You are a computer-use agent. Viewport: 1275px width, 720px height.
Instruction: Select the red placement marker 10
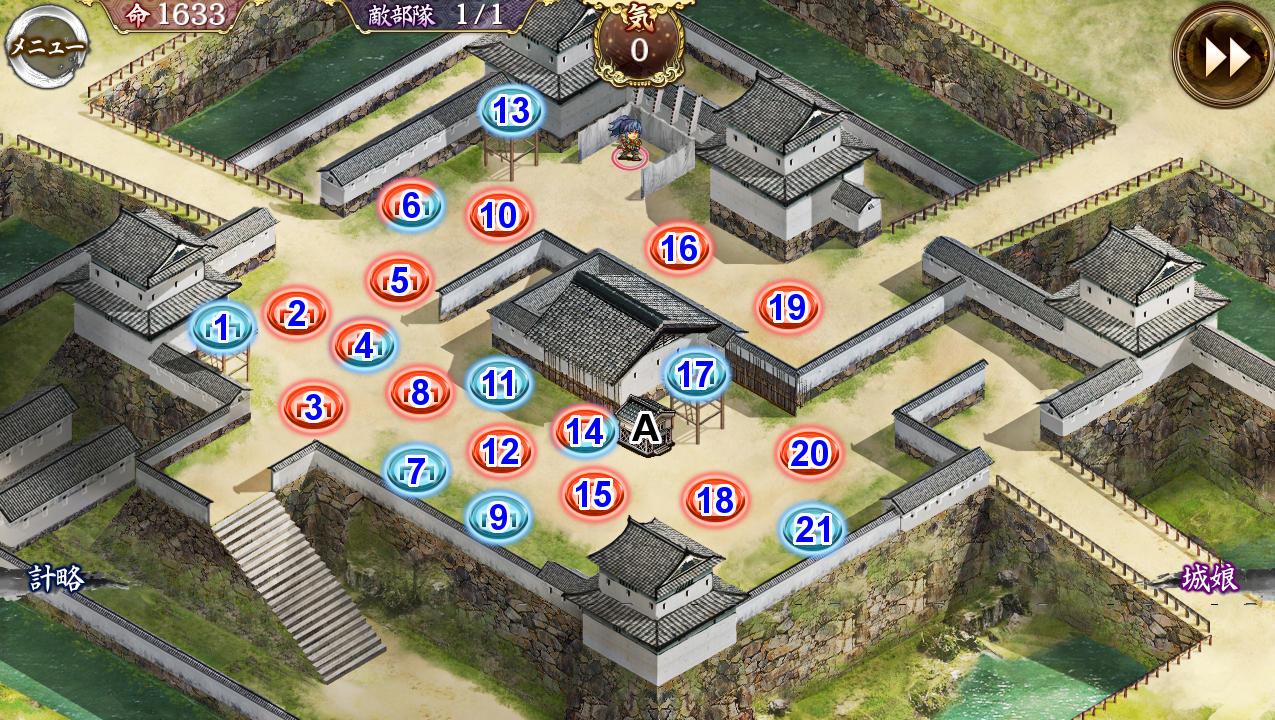tap(498, 216)
